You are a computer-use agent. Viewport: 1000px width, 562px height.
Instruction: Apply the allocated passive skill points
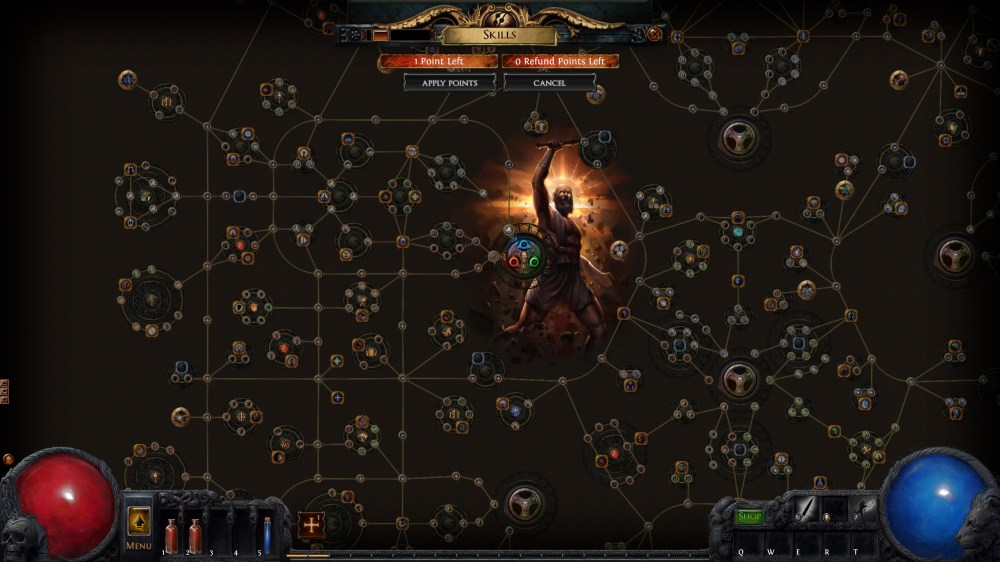[x=449, y=82]
